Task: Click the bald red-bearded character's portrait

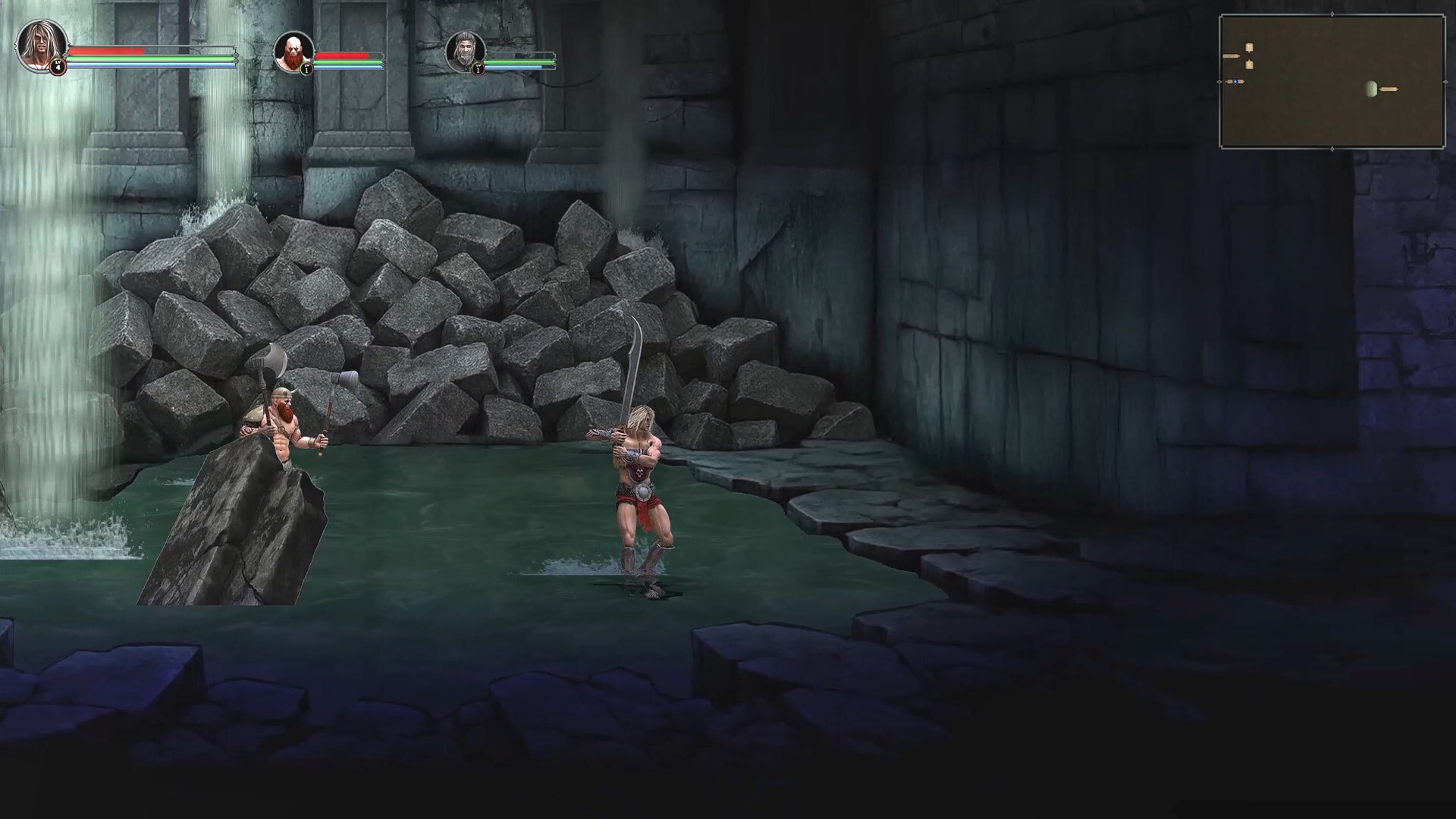Action: click(293, 53)
